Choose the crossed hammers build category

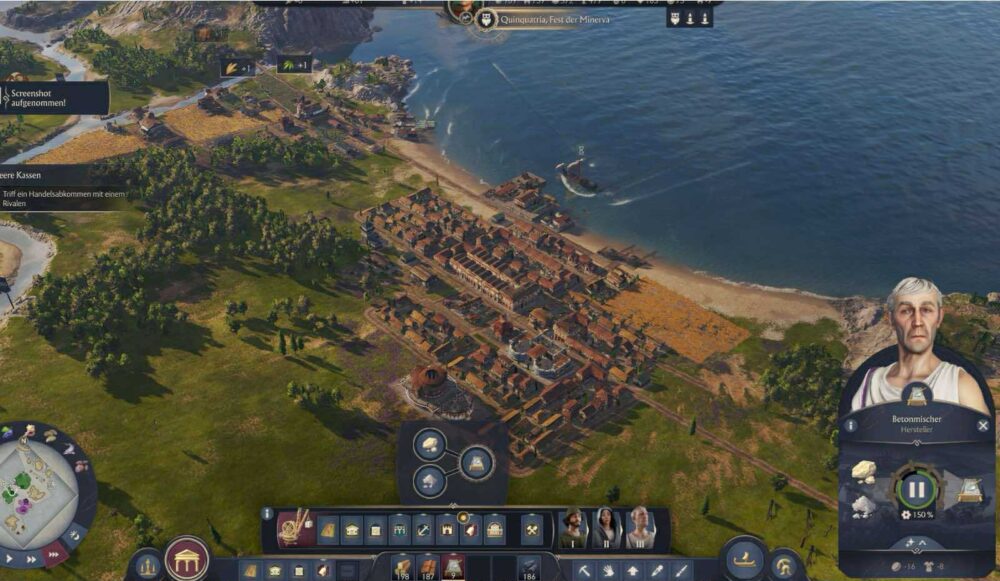click(532, 528)
